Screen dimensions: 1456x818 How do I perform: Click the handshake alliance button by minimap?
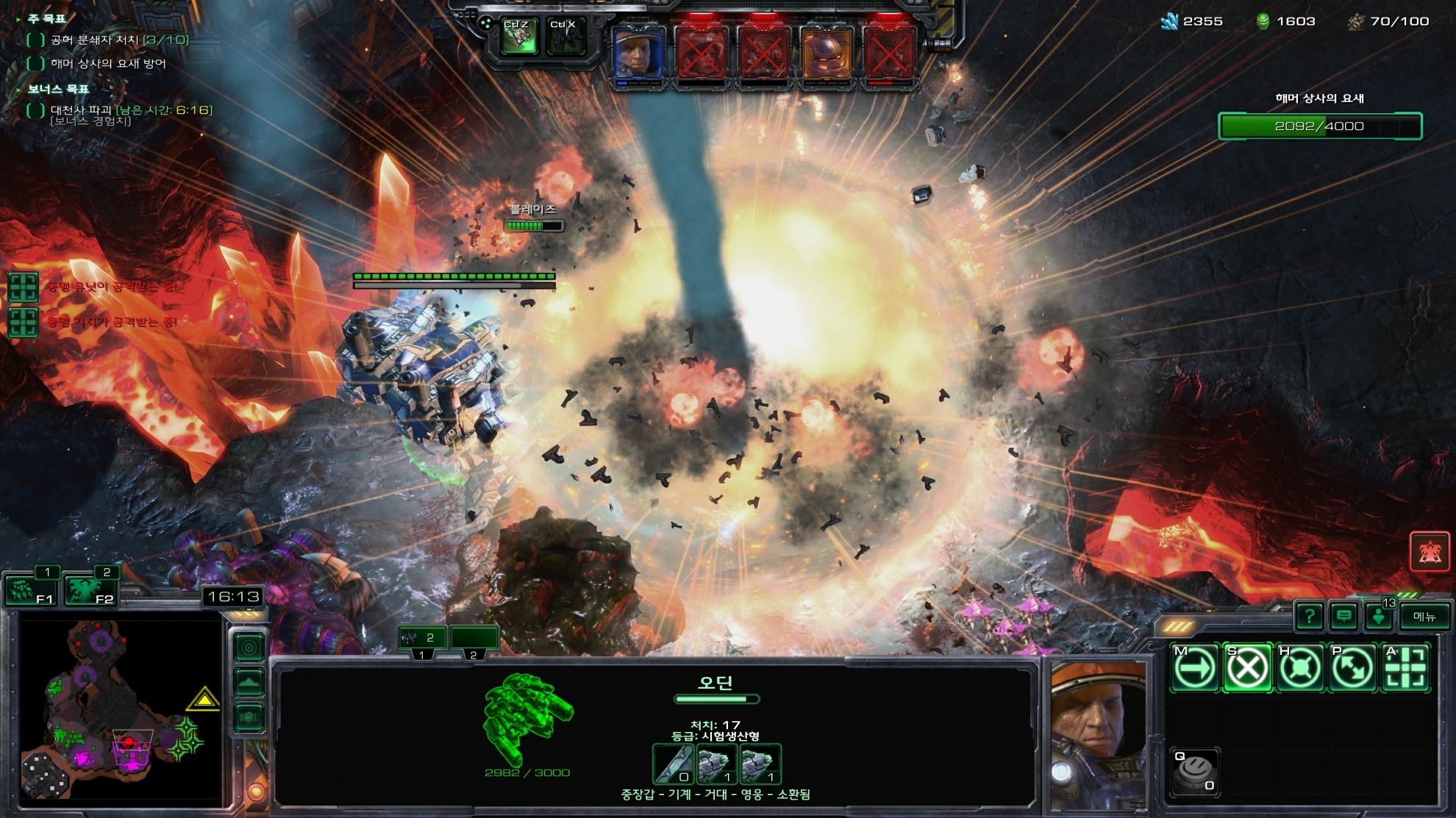249,717
